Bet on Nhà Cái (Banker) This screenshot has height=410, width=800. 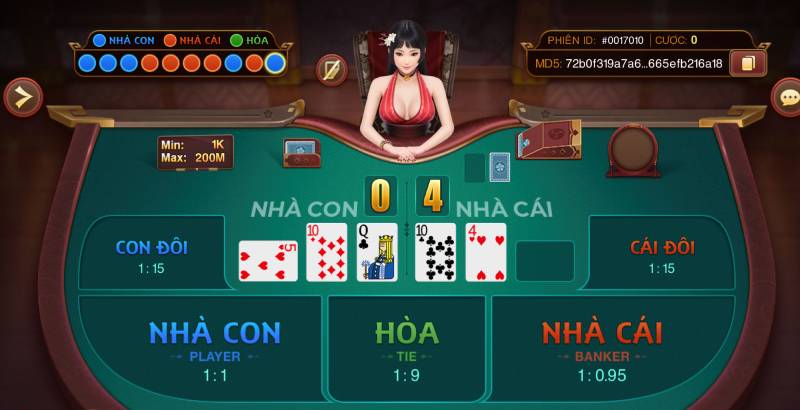pyautogui.click(x=602, y=347)
